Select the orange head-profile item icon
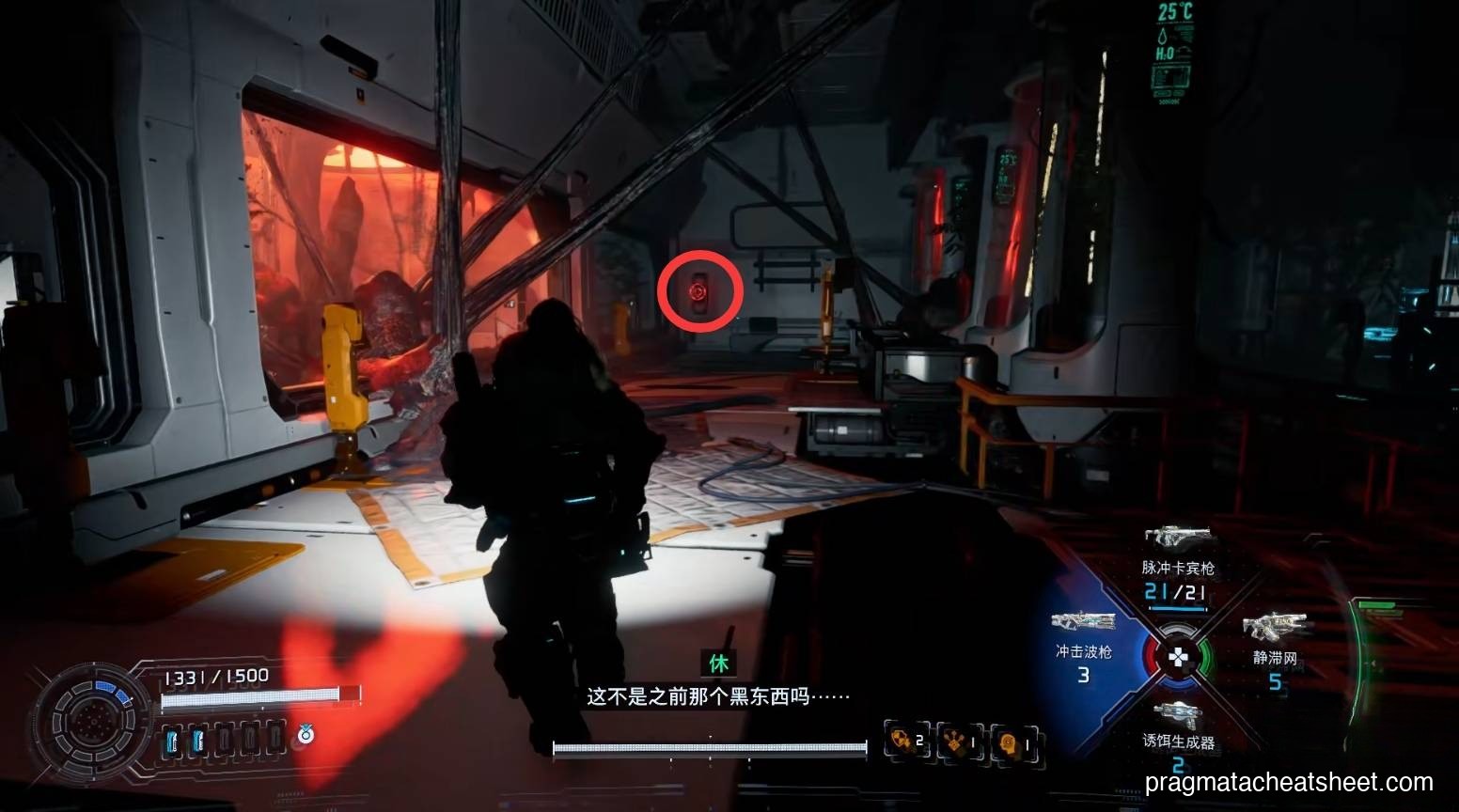 pyautogui.click(x=1012, y=742)
